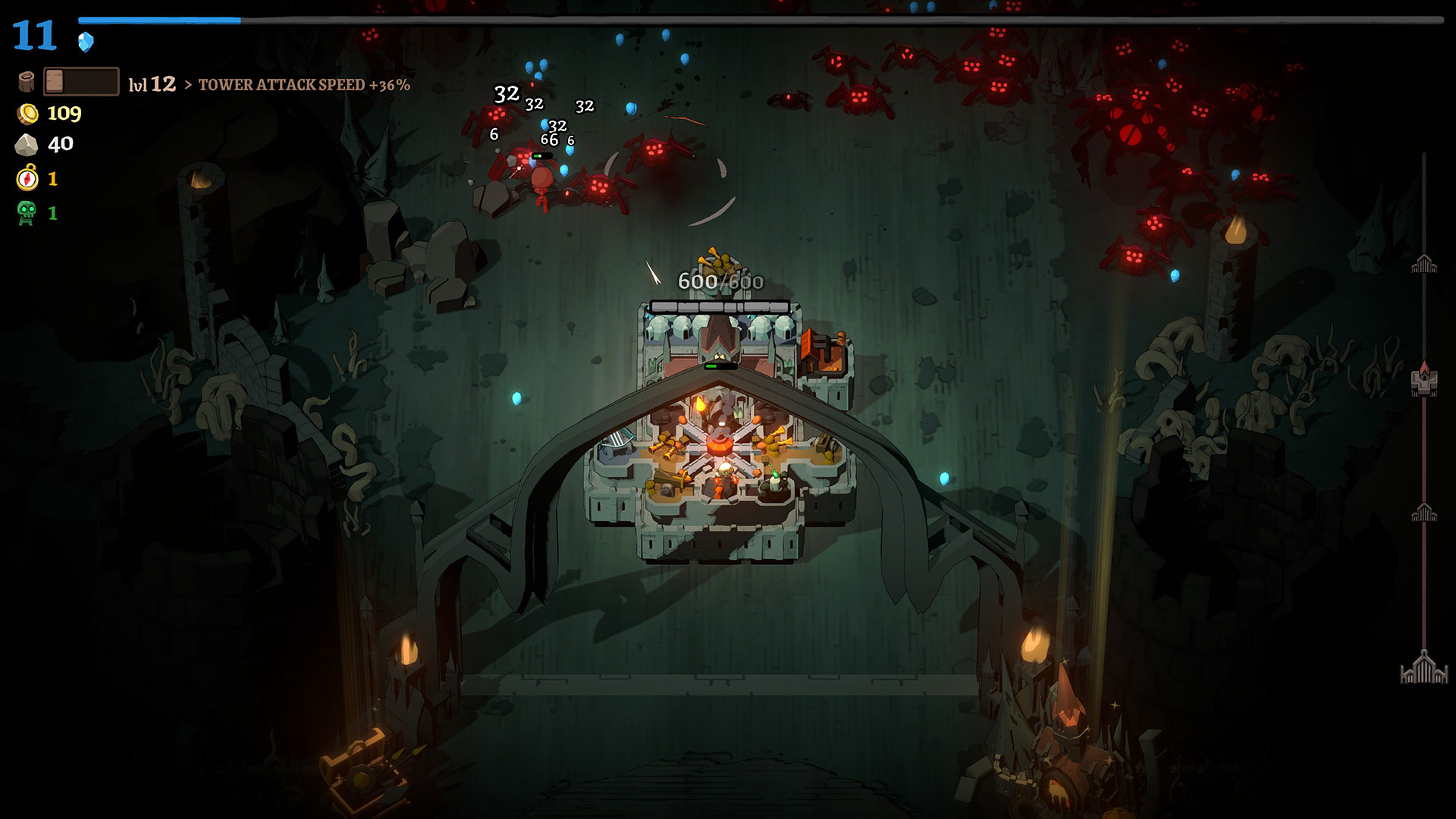The image size is (1456, 819).
Task: Click the castle marker on the progress track
Action: point(1424,379)
